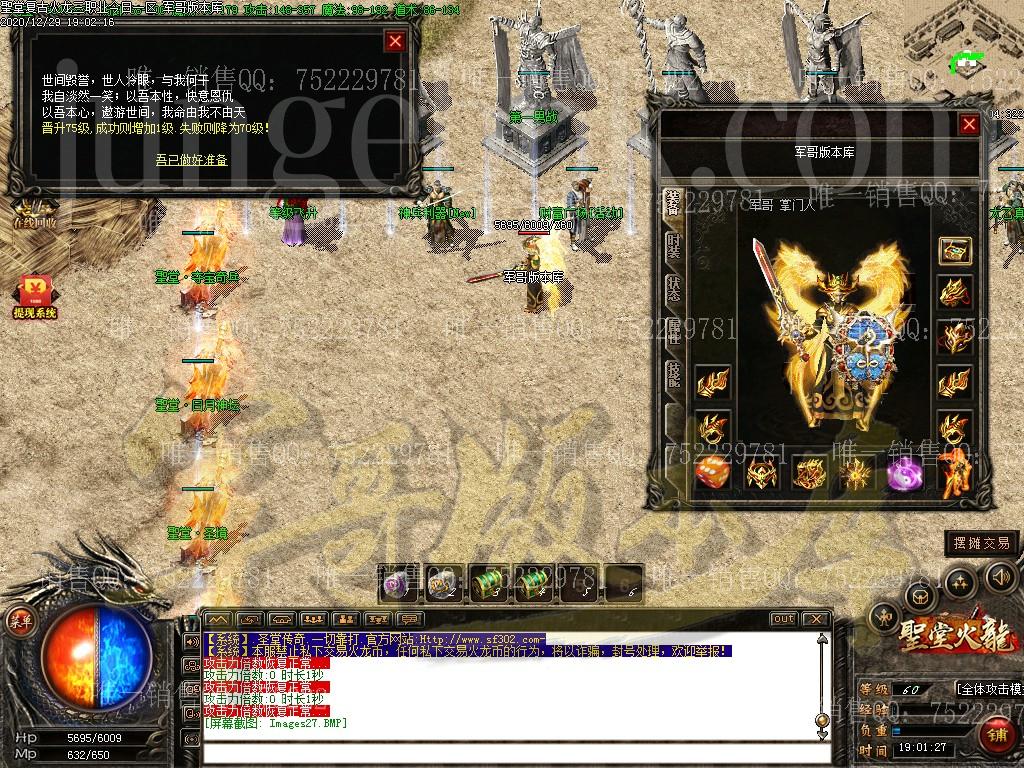The height and width of the screenshot is (768, 1024).
Task: Open the 技能 tab
Action: tap(674, 376)
